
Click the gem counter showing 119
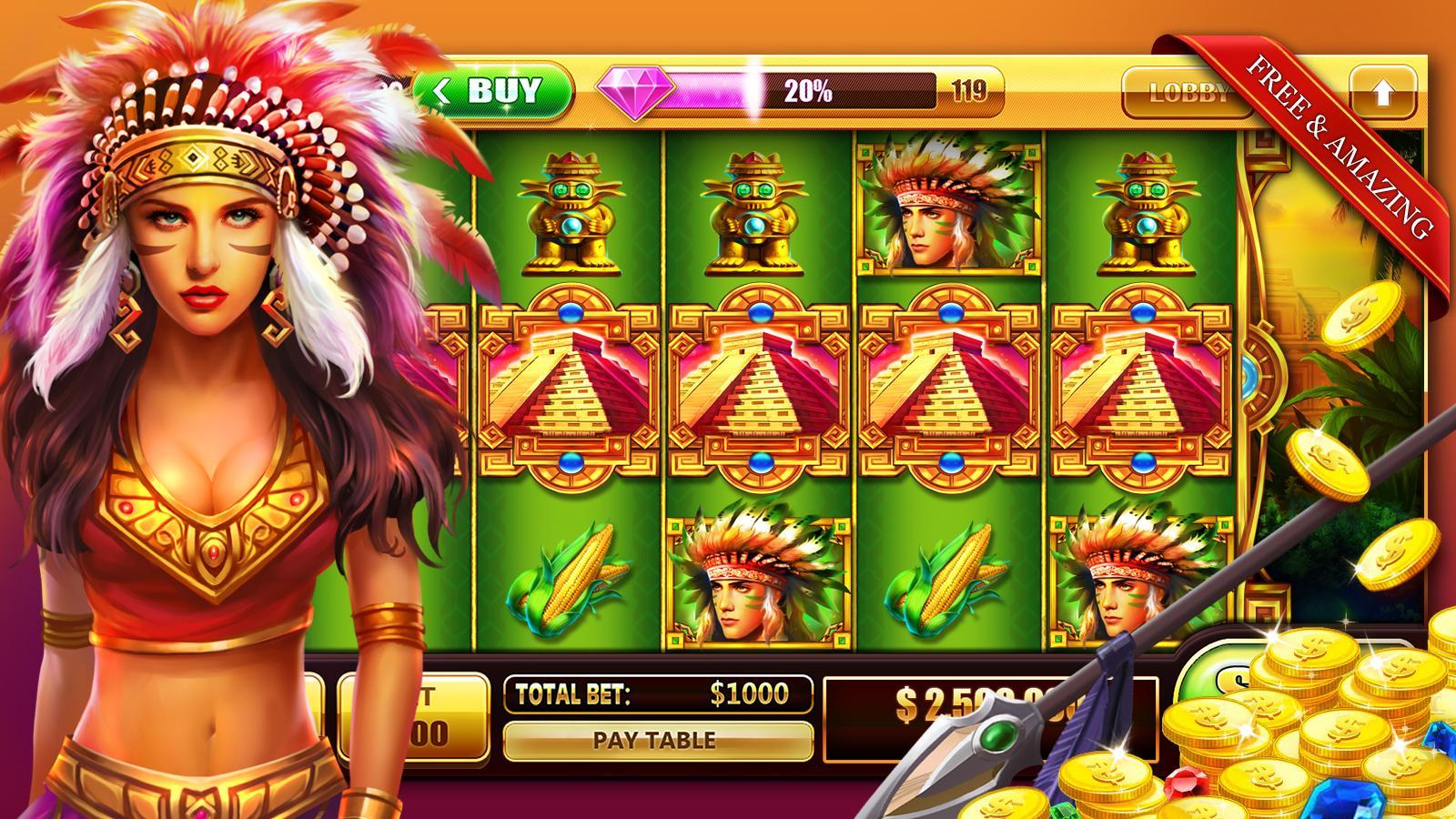[x=969, y=88]
